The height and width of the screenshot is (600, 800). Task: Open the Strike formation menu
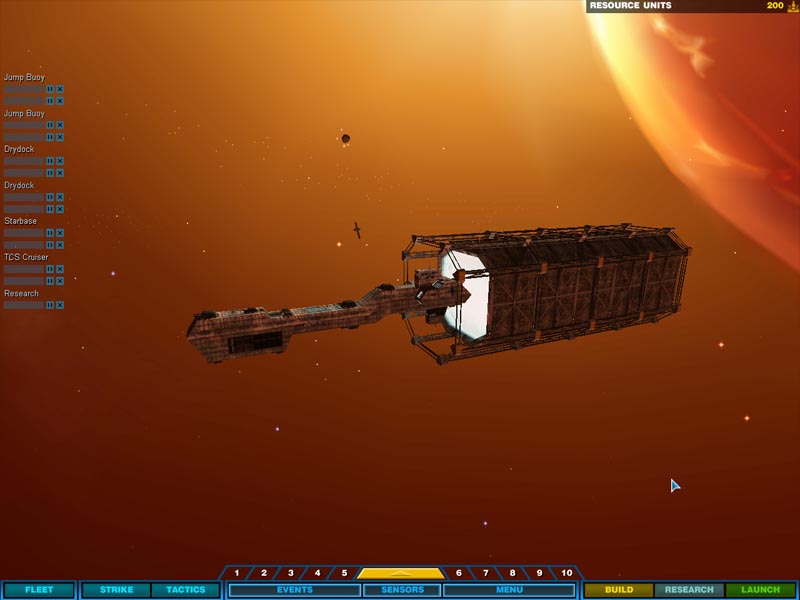coord(116,590)
